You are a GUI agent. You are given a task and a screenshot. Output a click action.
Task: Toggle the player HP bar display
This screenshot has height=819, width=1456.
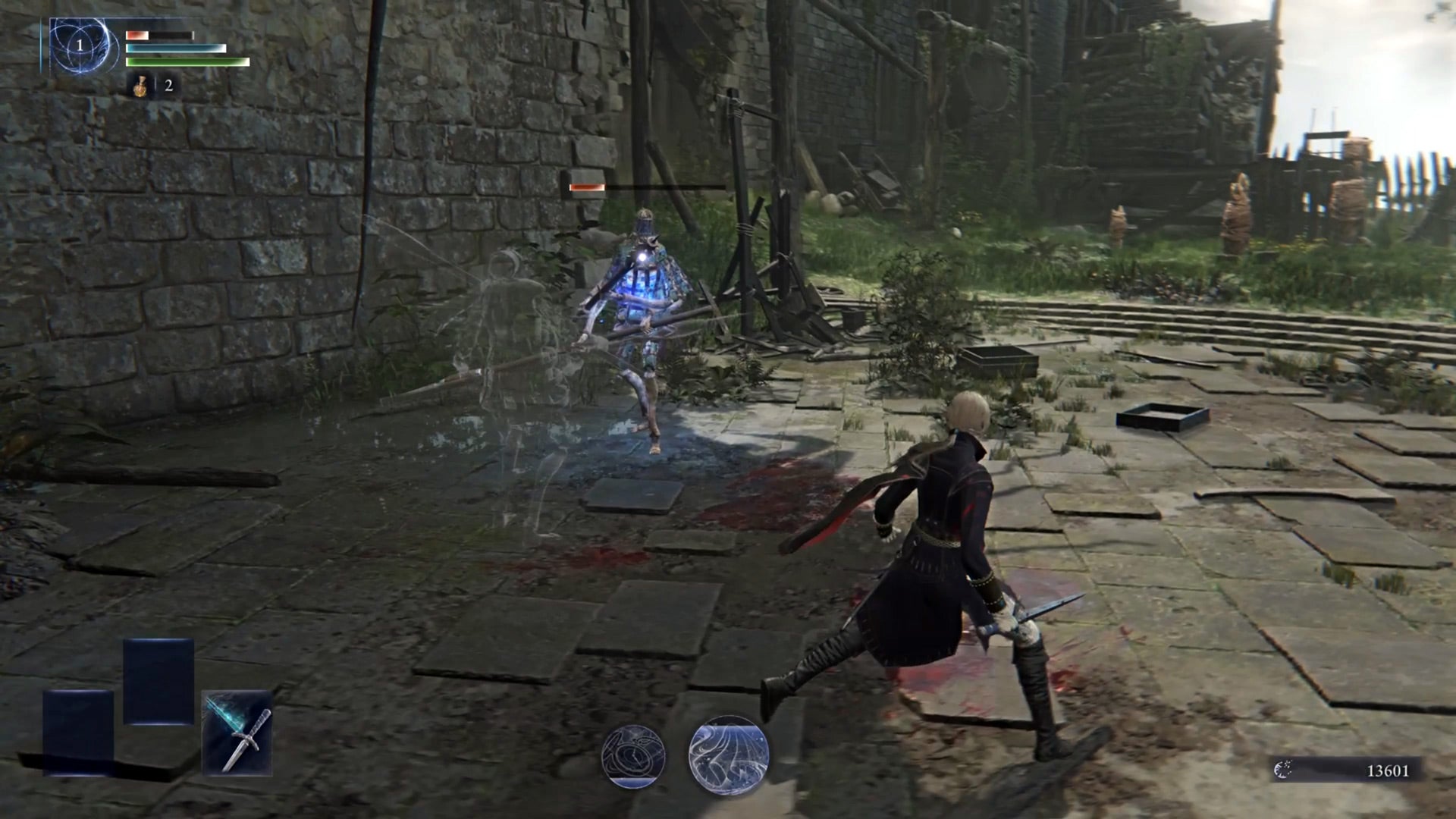[x=159, y=34]
